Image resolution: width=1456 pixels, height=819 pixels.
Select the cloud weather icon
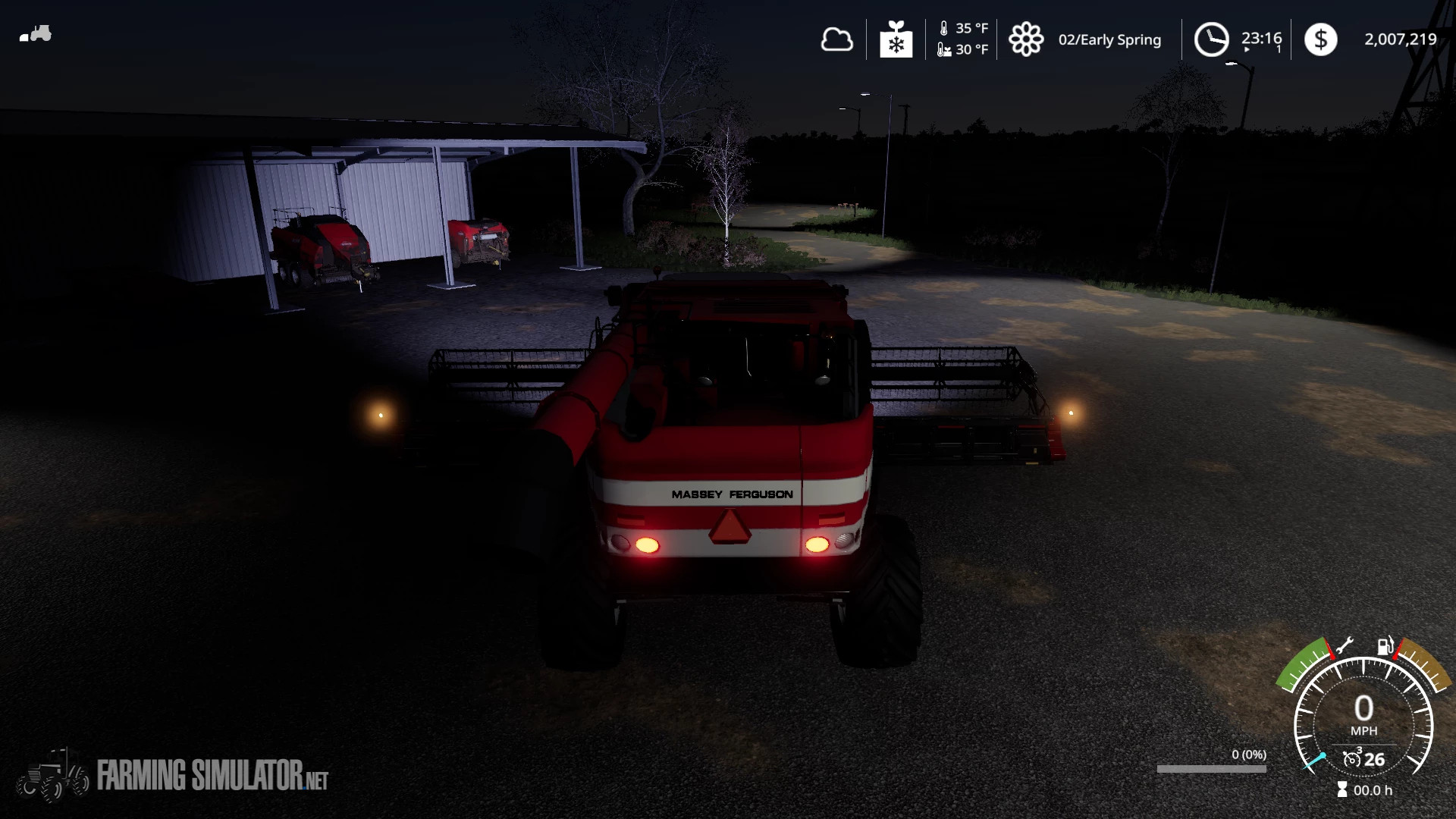click(837, 39)
